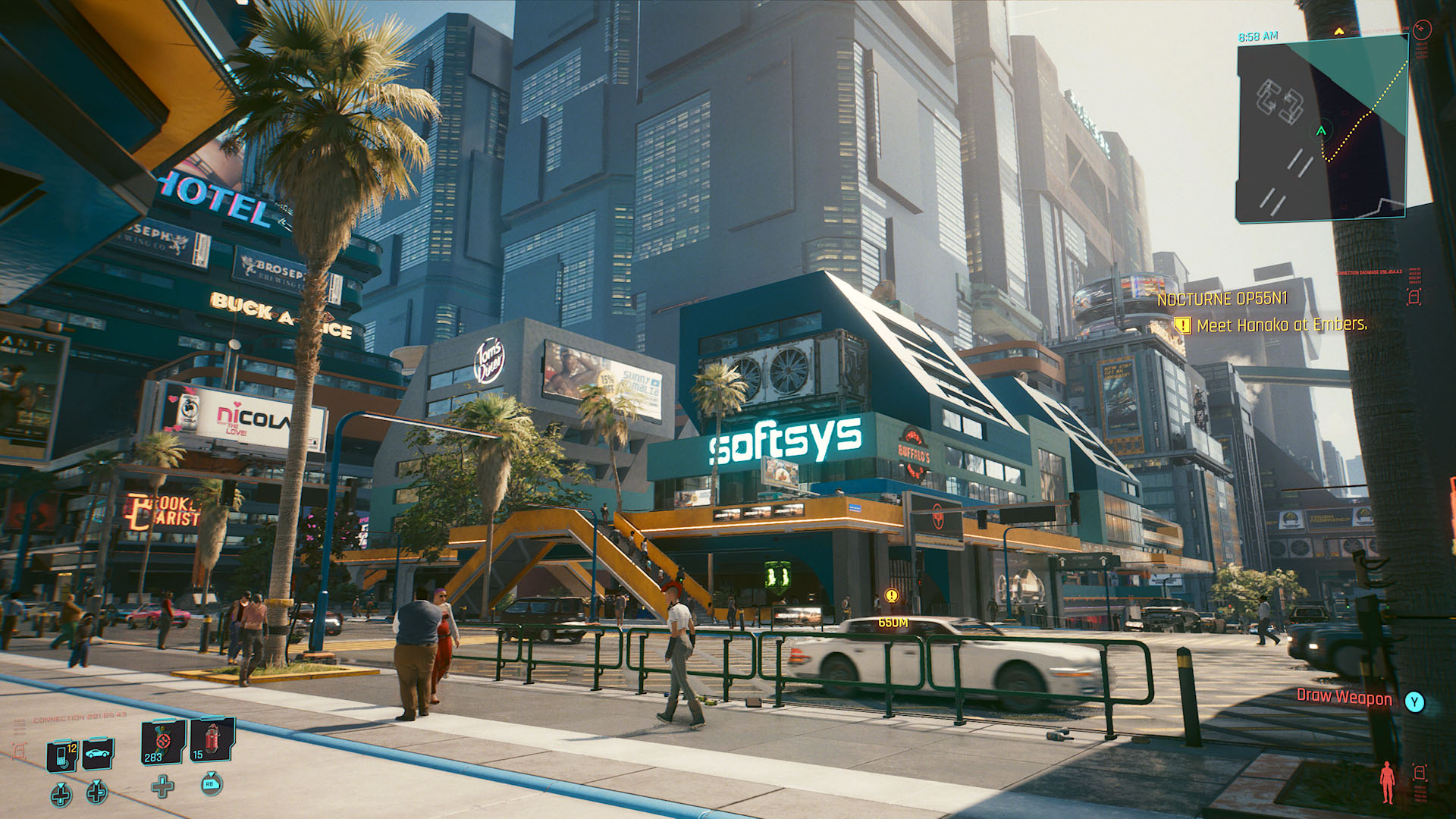Click the red body status figure icon
This screenshot has height=819, width=1456.
(x=1387, y=782)
